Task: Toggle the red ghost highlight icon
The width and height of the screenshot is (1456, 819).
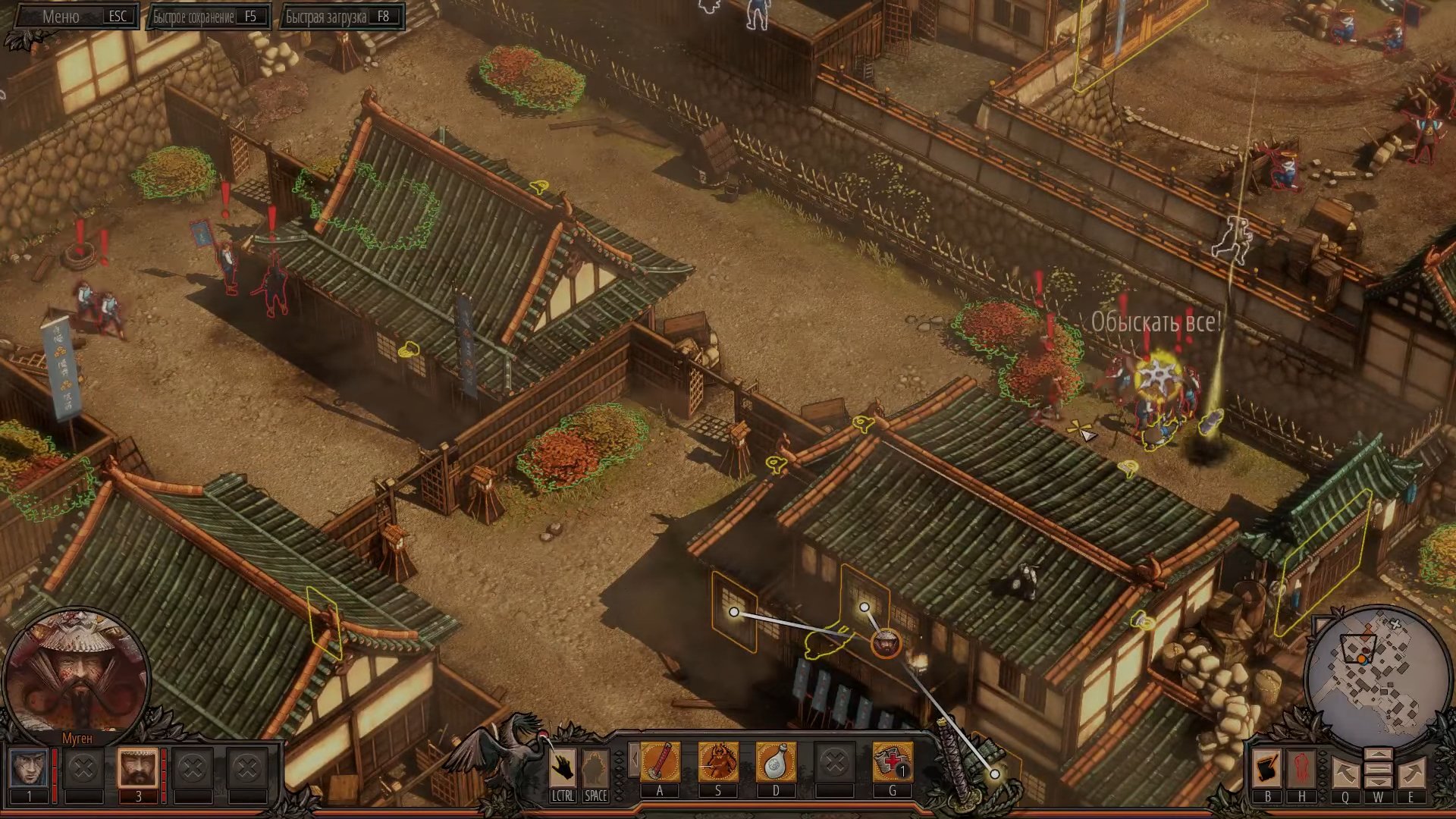Action: 1301,769
